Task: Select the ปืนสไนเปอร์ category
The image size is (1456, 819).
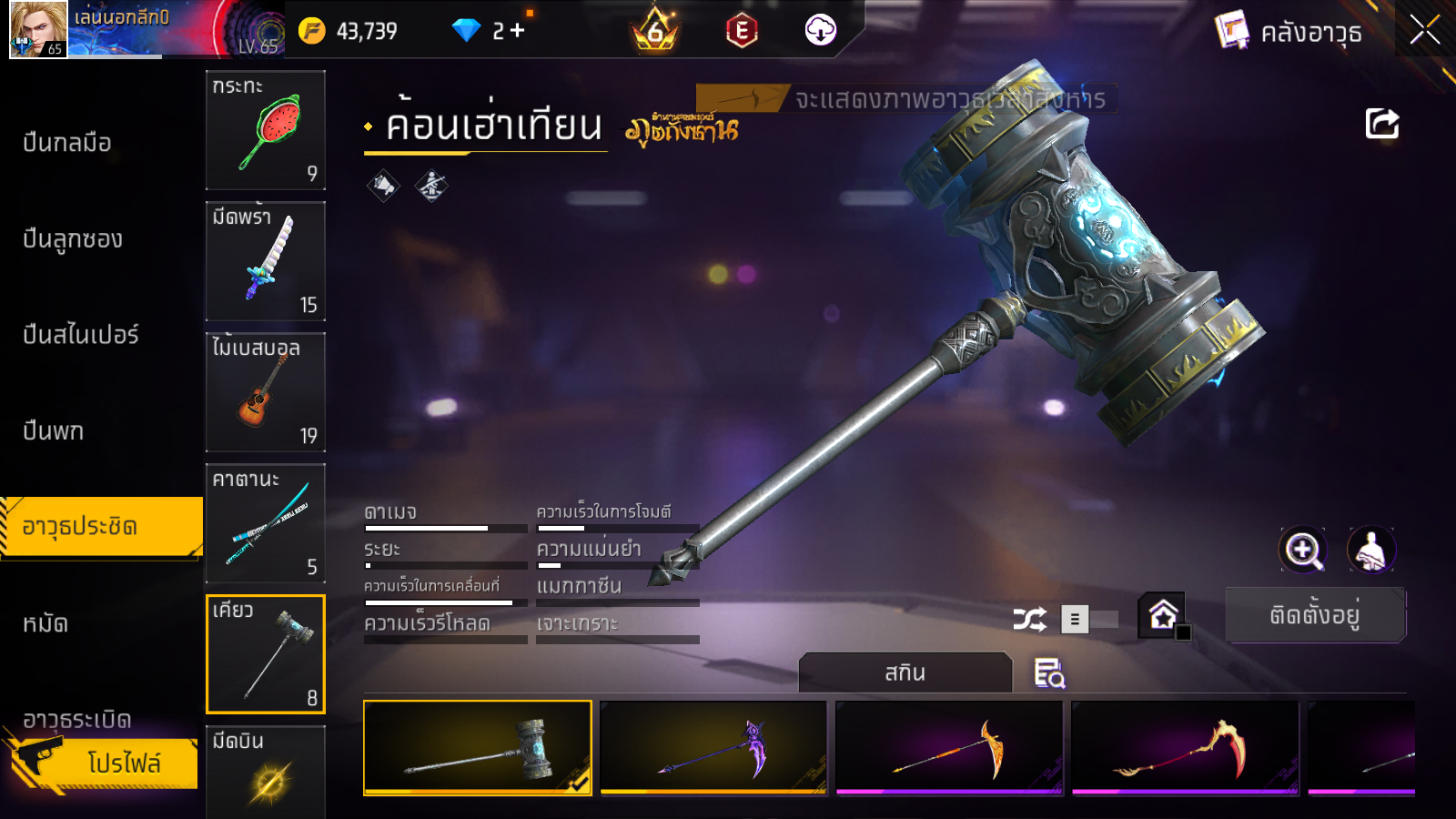Action: point(81,335)
